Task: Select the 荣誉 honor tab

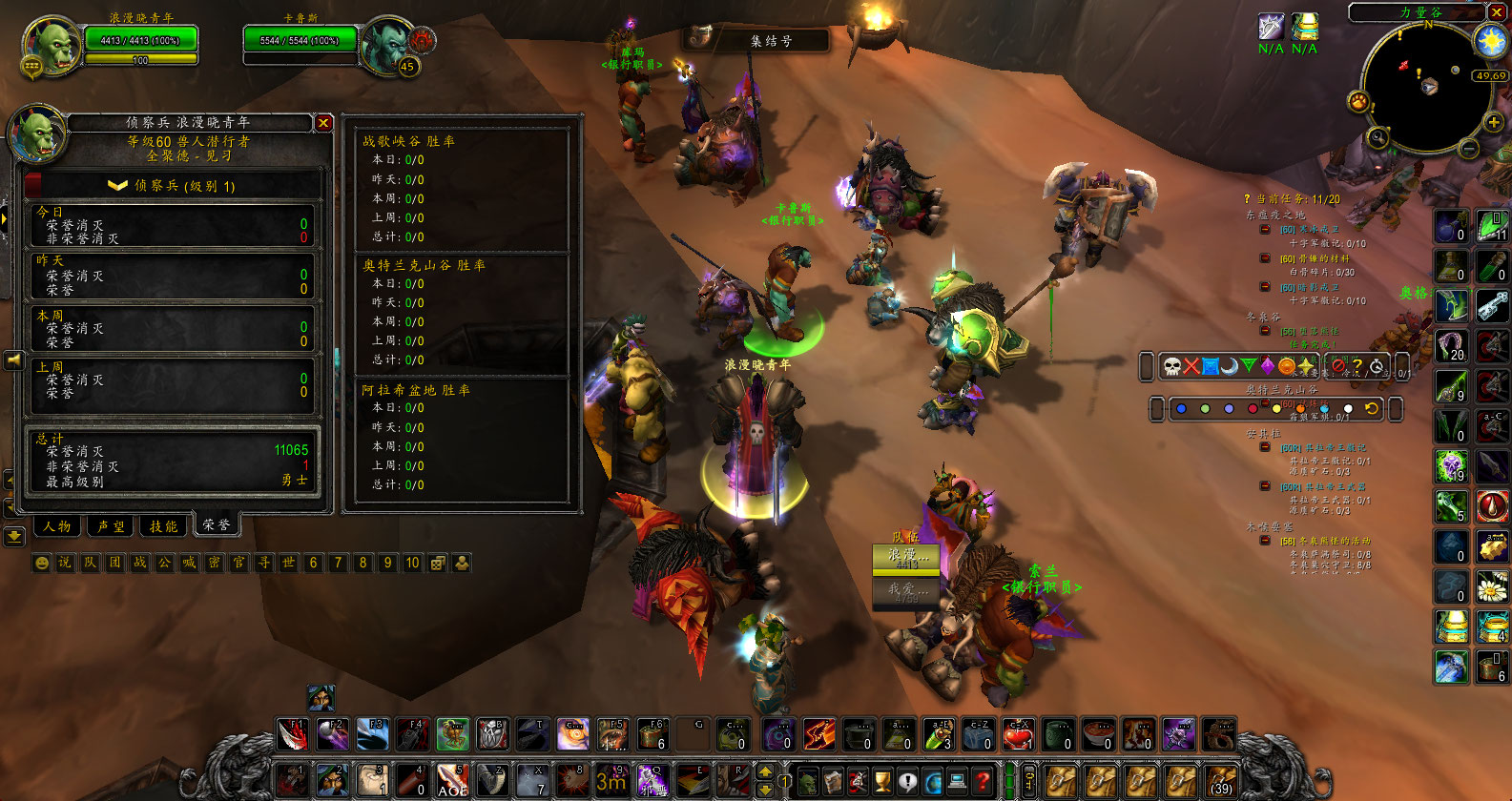Action: click(x=217, y=524)
